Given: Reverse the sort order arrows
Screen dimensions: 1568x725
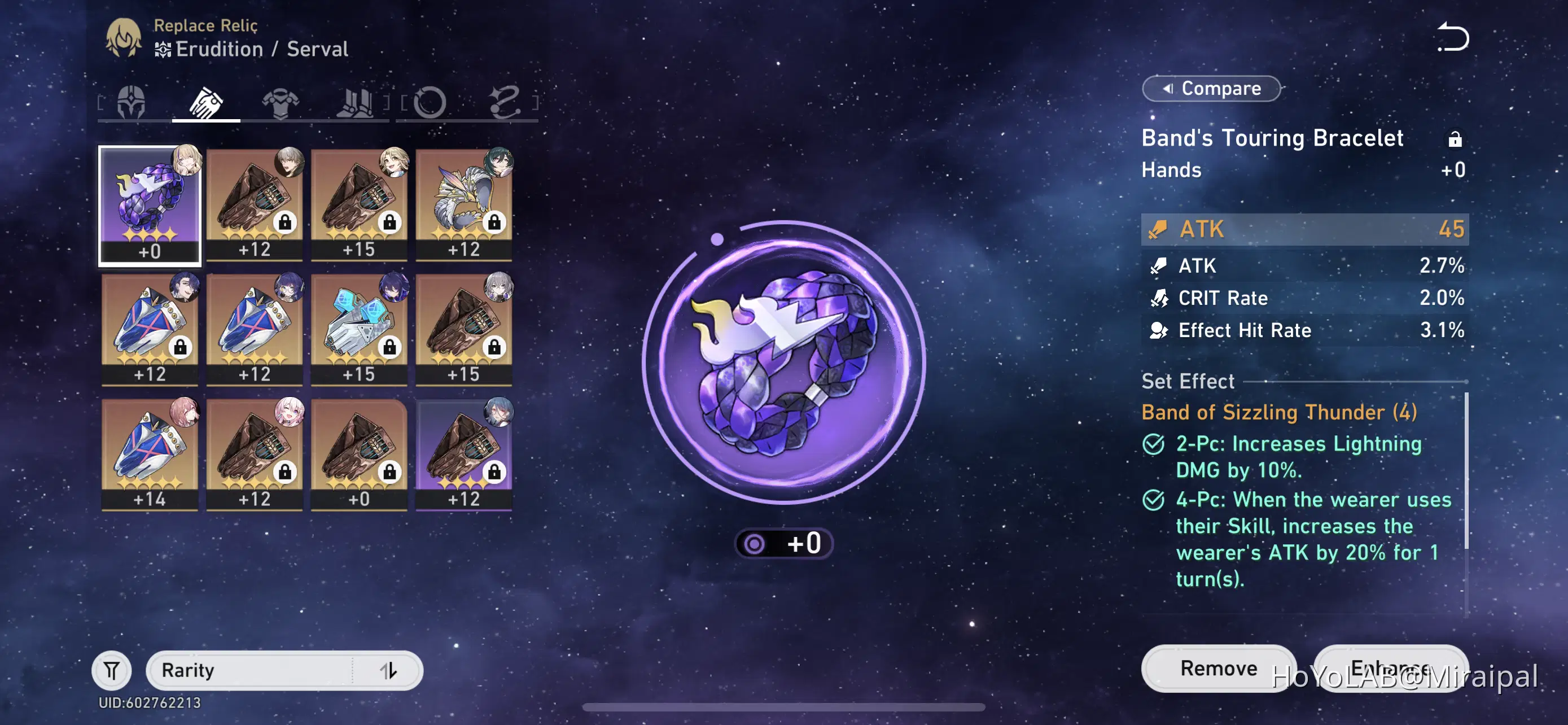Looking at the screenshot, I should [388, 670].
